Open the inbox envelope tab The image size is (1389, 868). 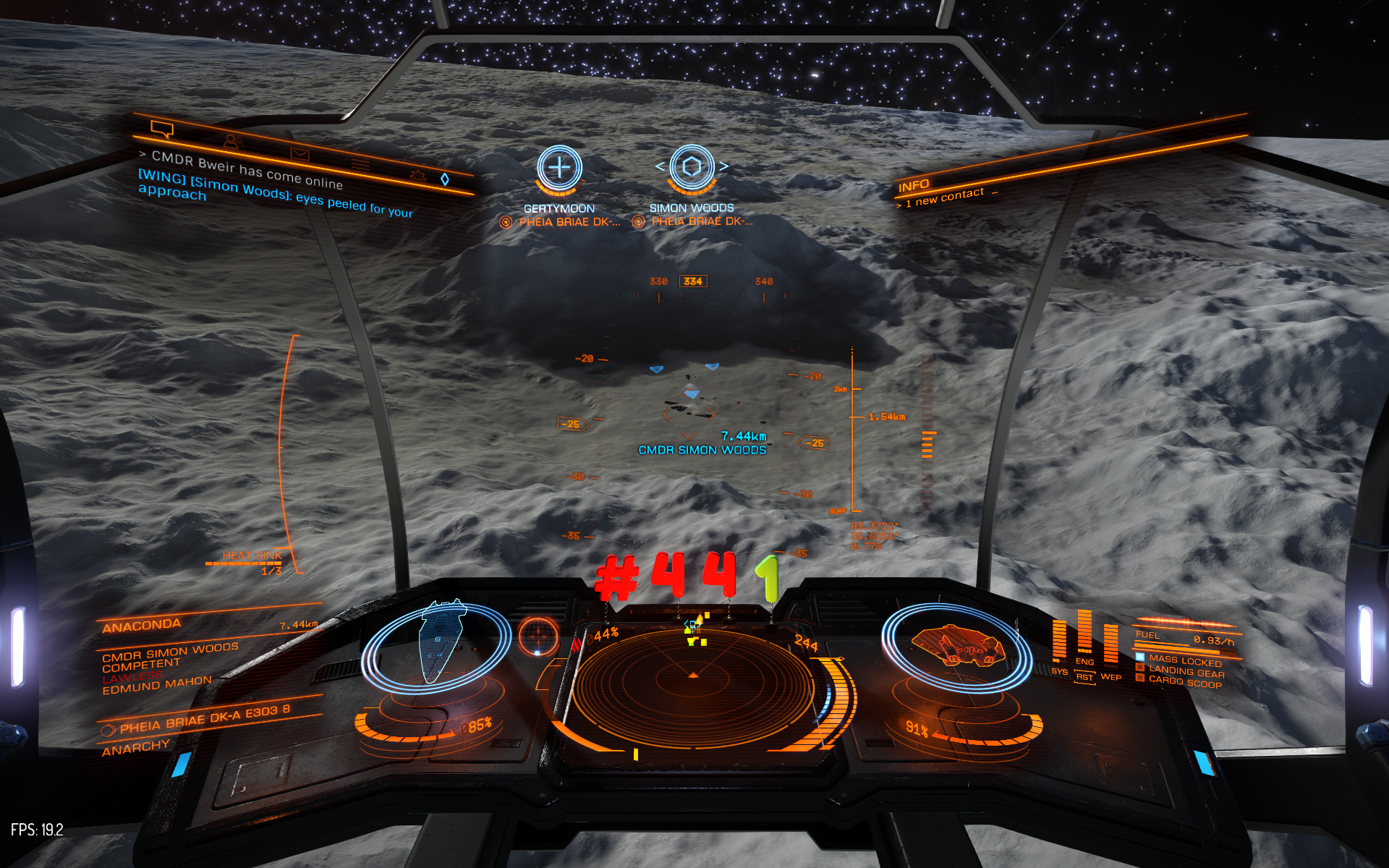click(300, 154)
